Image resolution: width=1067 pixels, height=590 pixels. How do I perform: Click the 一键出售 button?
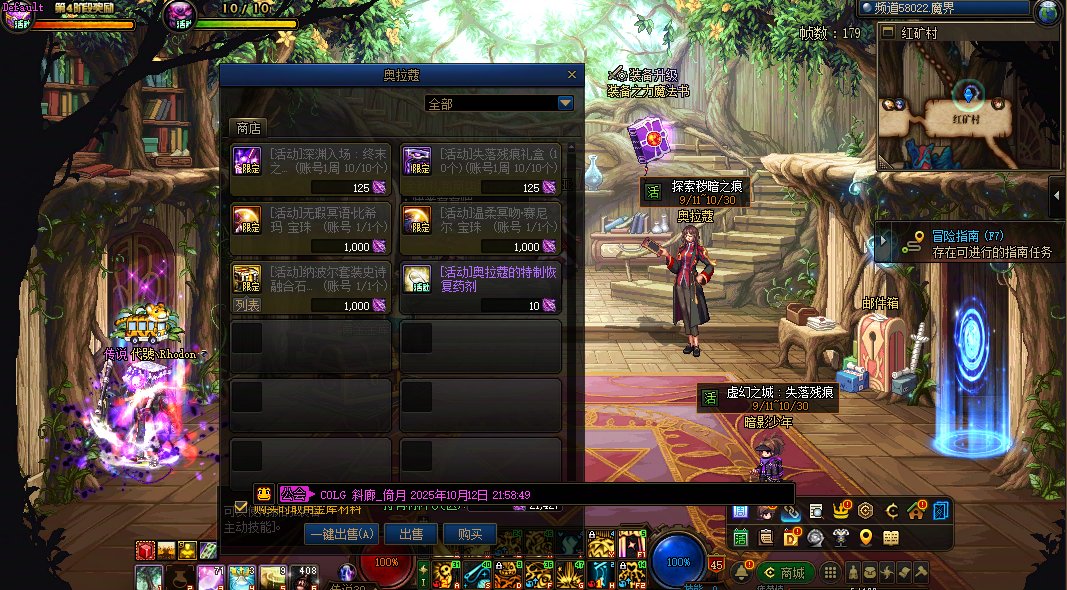tap(342, 534)
